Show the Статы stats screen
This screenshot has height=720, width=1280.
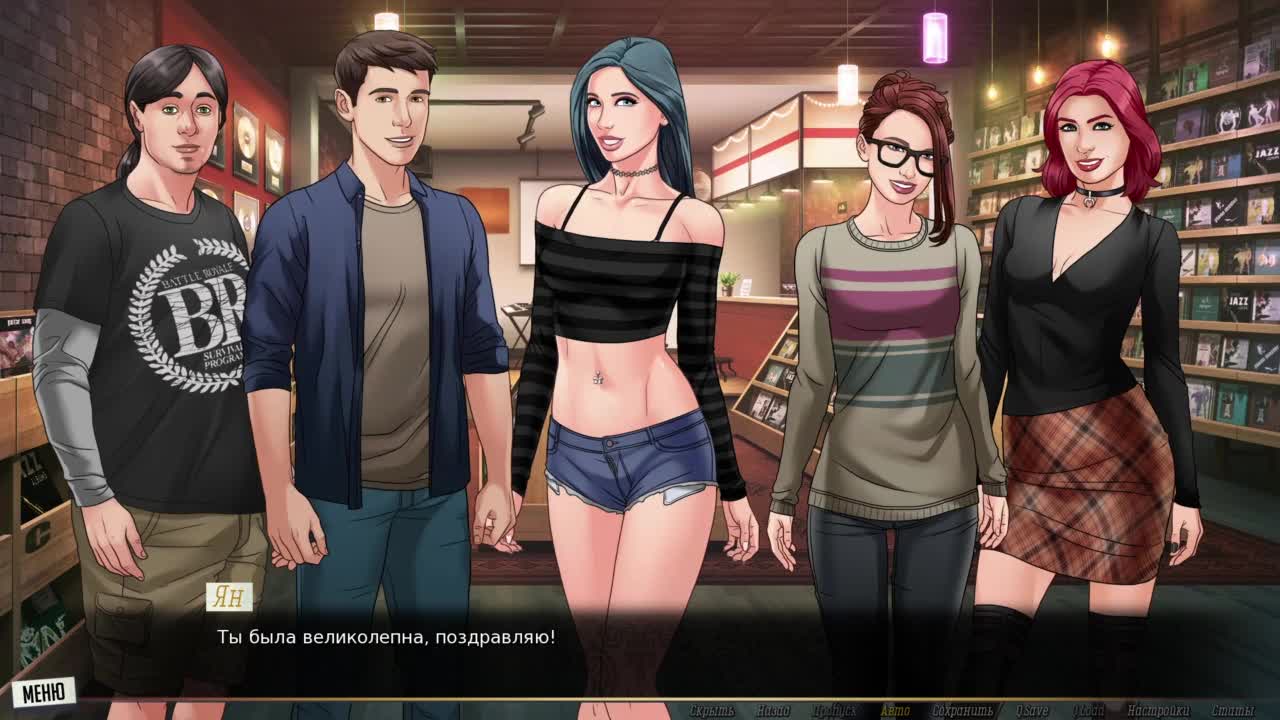pyautogui.click(x=1232, y=711)
